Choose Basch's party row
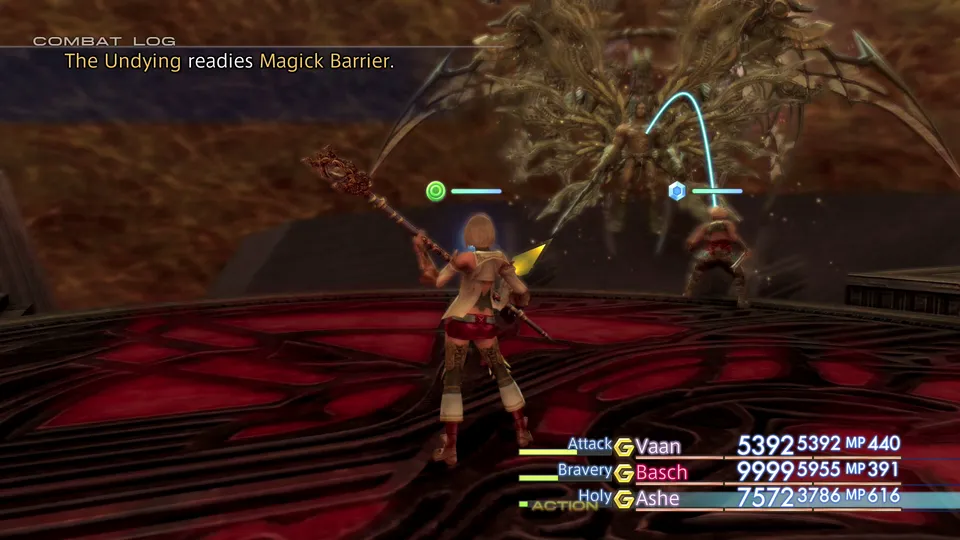The height and width of the screenshot is (540, 960). point(661,472)
